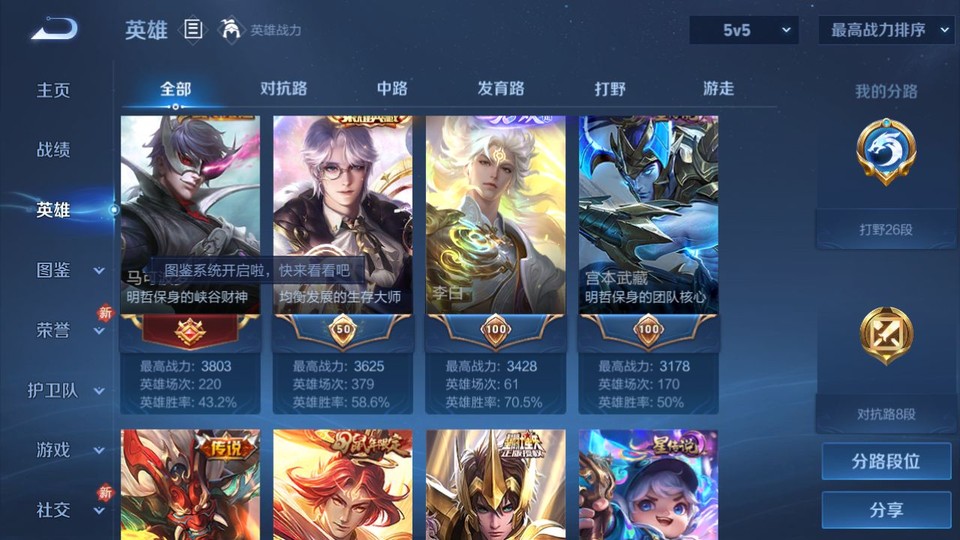Choose the 游走 roaming tab
The height and width of the screenshot is (540, 960).
click(718, 89)
